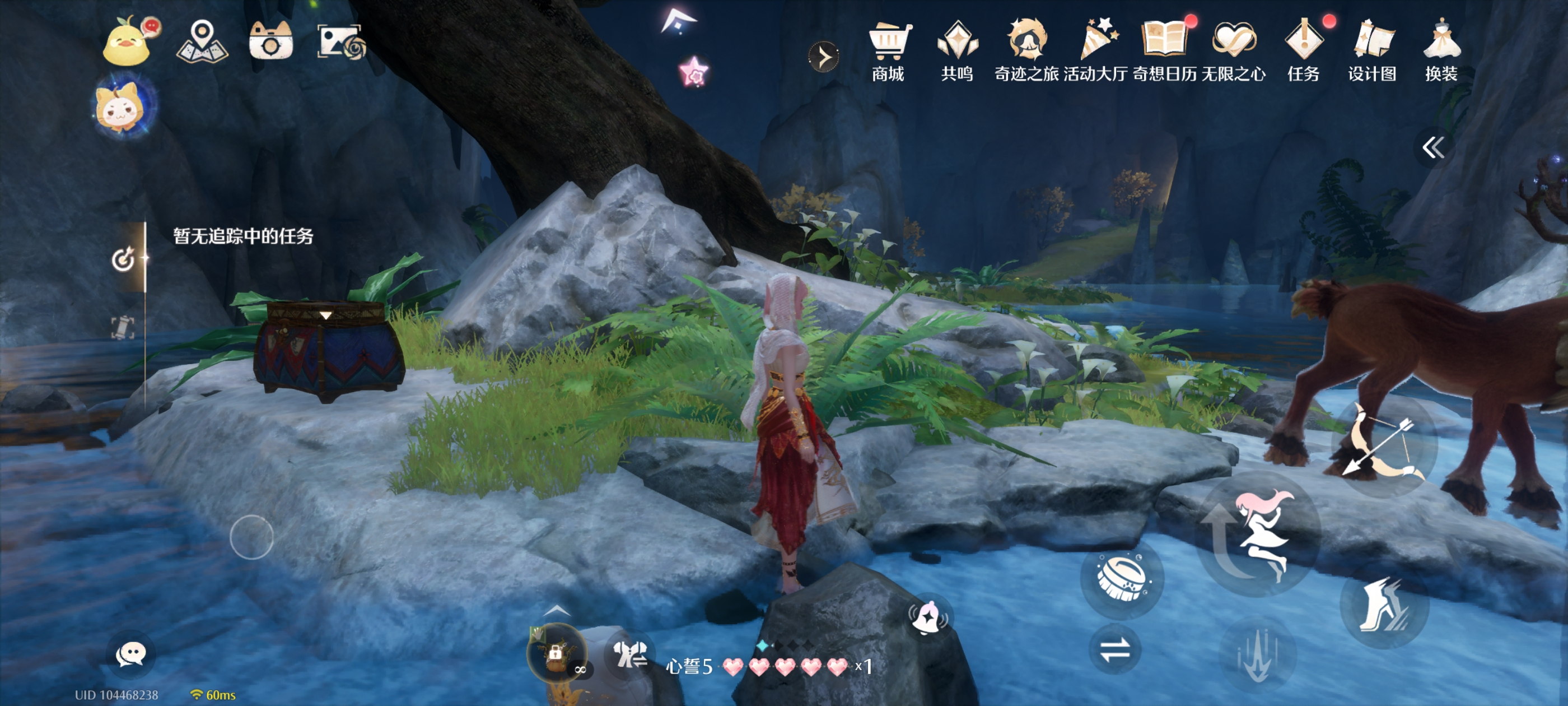Open the 设计图 sketches menu

coord(1372,51)
